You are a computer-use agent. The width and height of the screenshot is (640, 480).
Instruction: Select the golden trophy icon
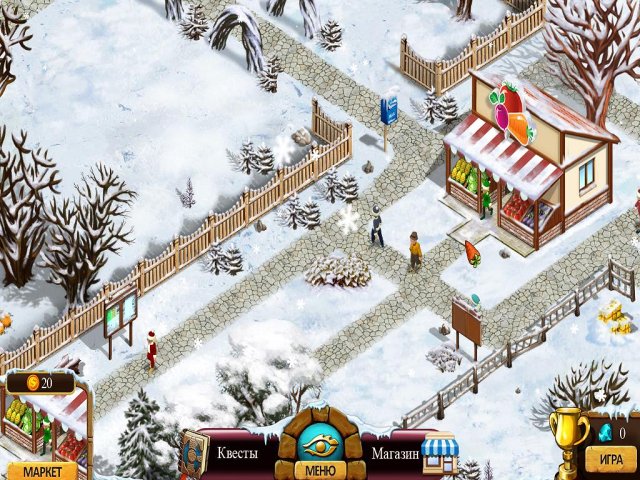pyautogui.click(x=570, y=435)
